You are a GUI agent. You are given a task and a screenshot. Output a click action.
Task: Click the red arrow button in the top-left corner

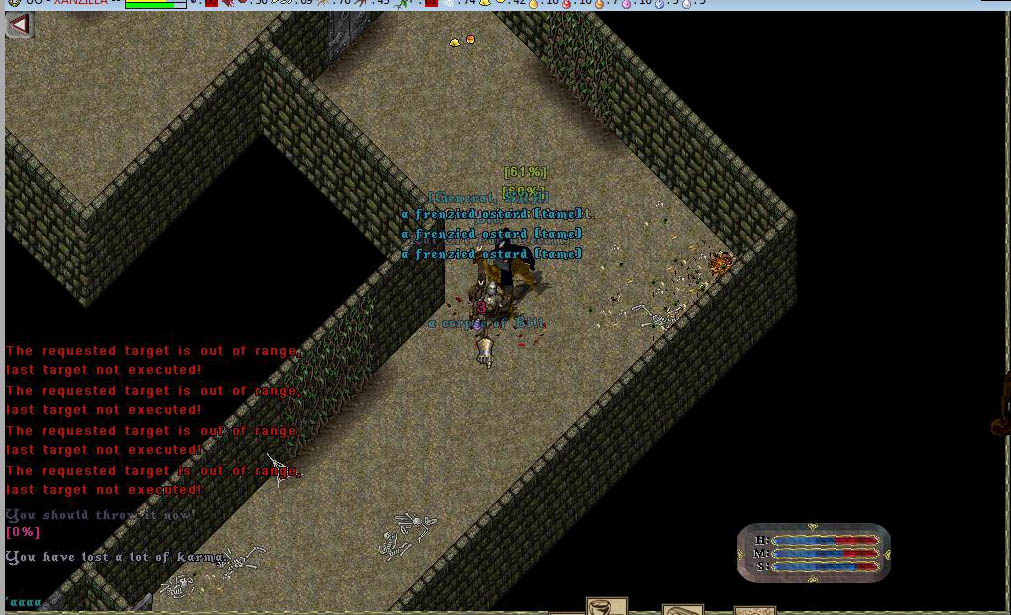coord(19,25)
